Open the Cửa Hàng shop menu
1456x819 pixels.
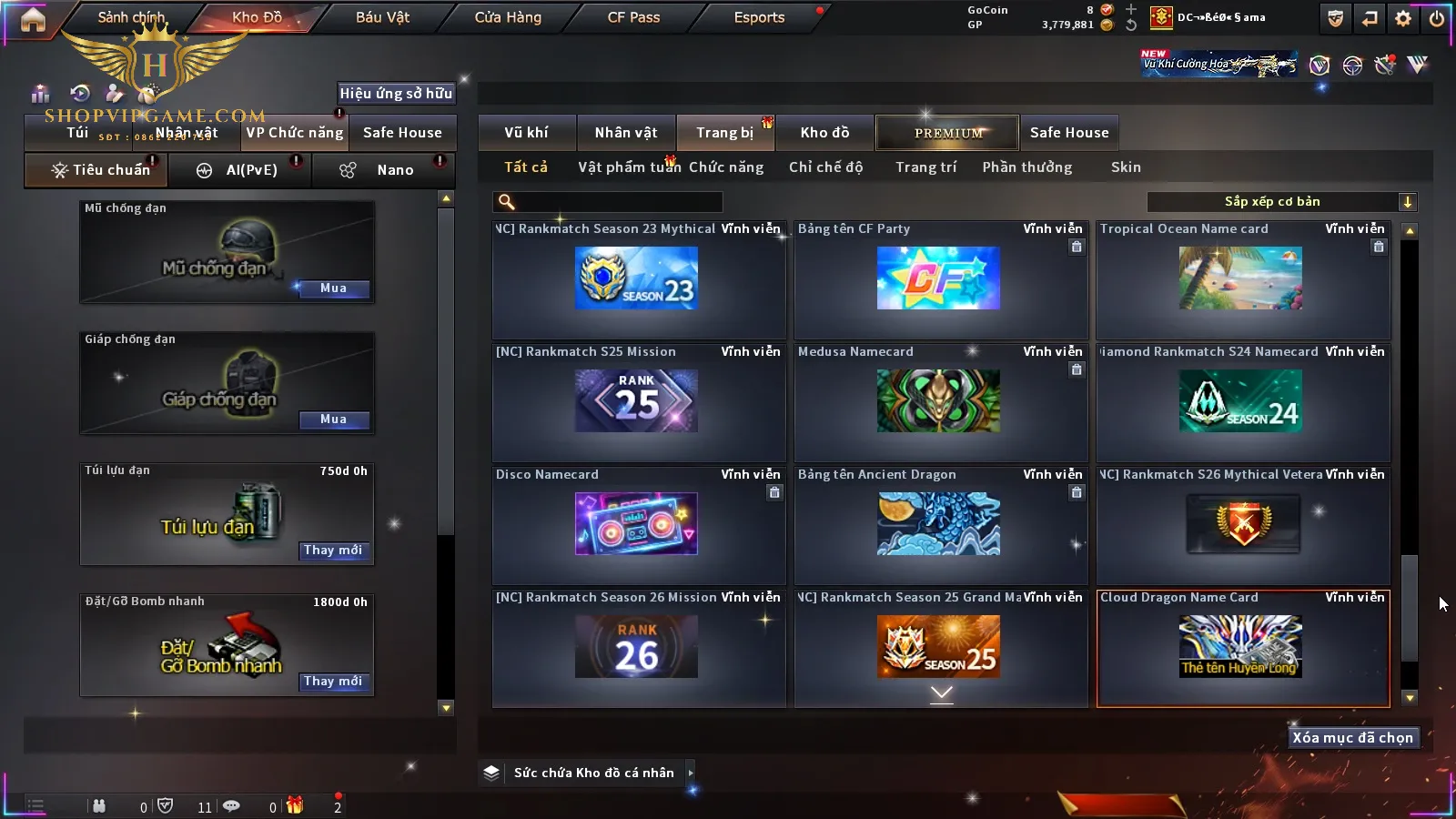point(508,17)
